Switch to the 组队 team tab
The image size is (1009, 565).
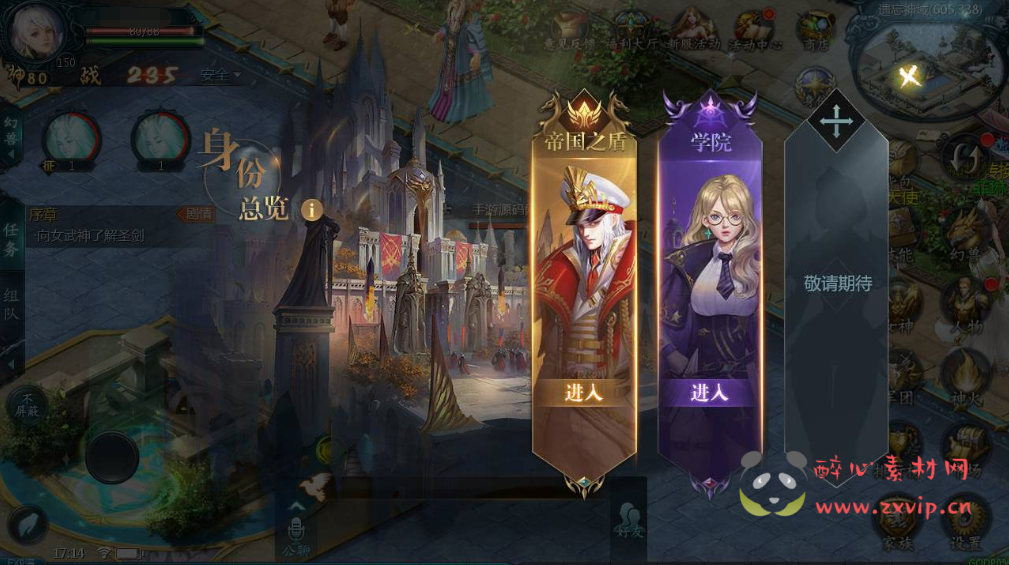click(x=11, y=305)
